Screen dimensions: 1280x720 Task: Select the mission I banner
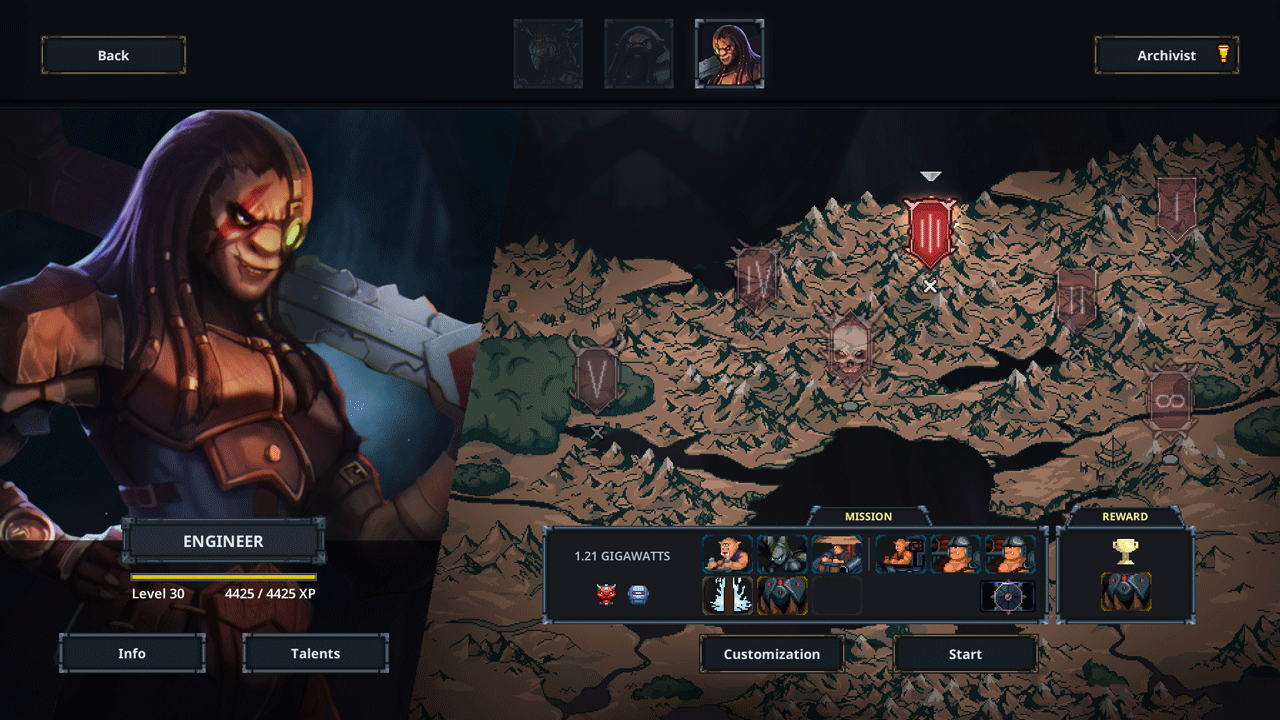(x=1176, y=207)
